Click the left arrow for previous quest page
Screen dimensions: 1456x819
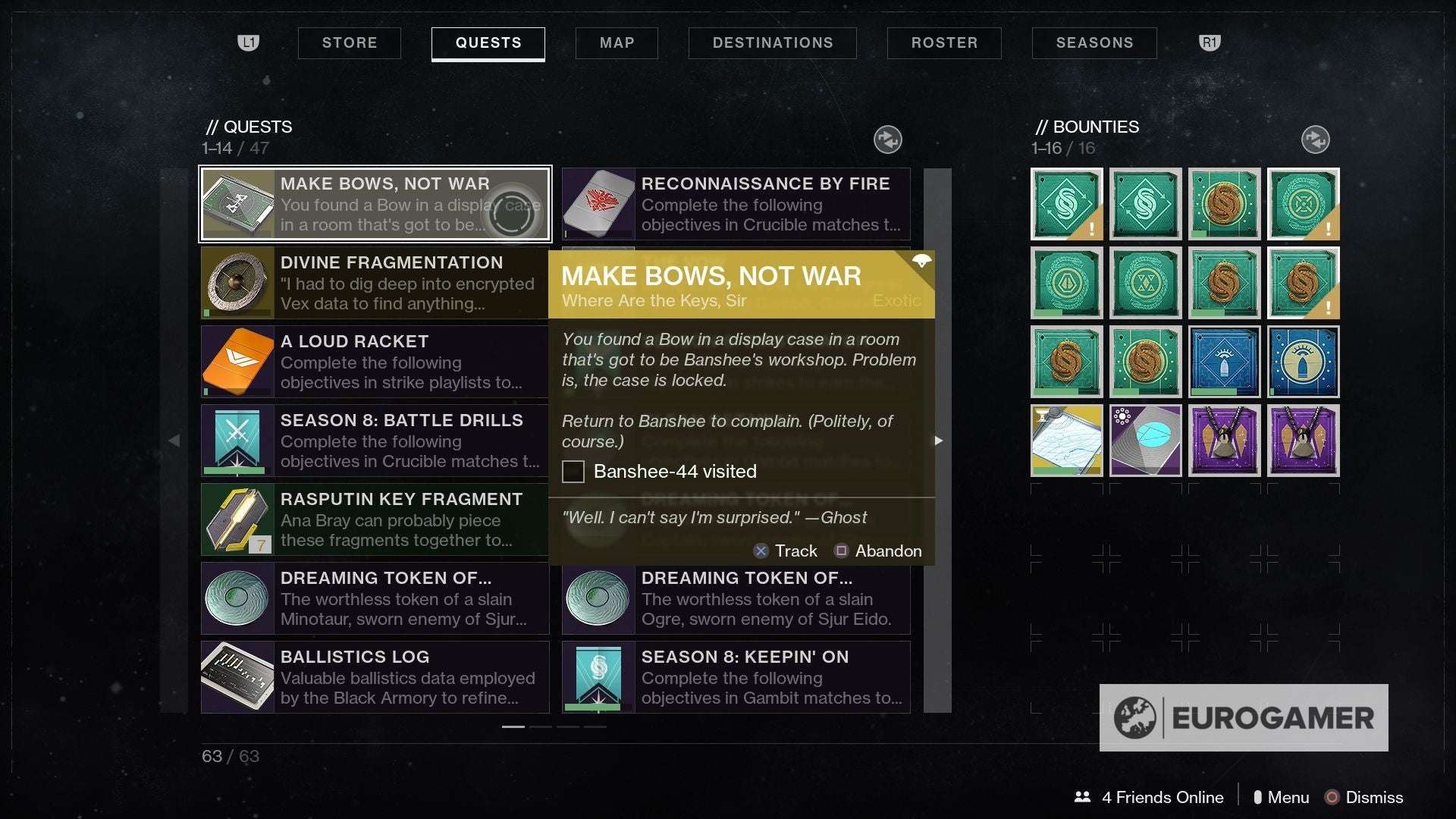point(174,440)
